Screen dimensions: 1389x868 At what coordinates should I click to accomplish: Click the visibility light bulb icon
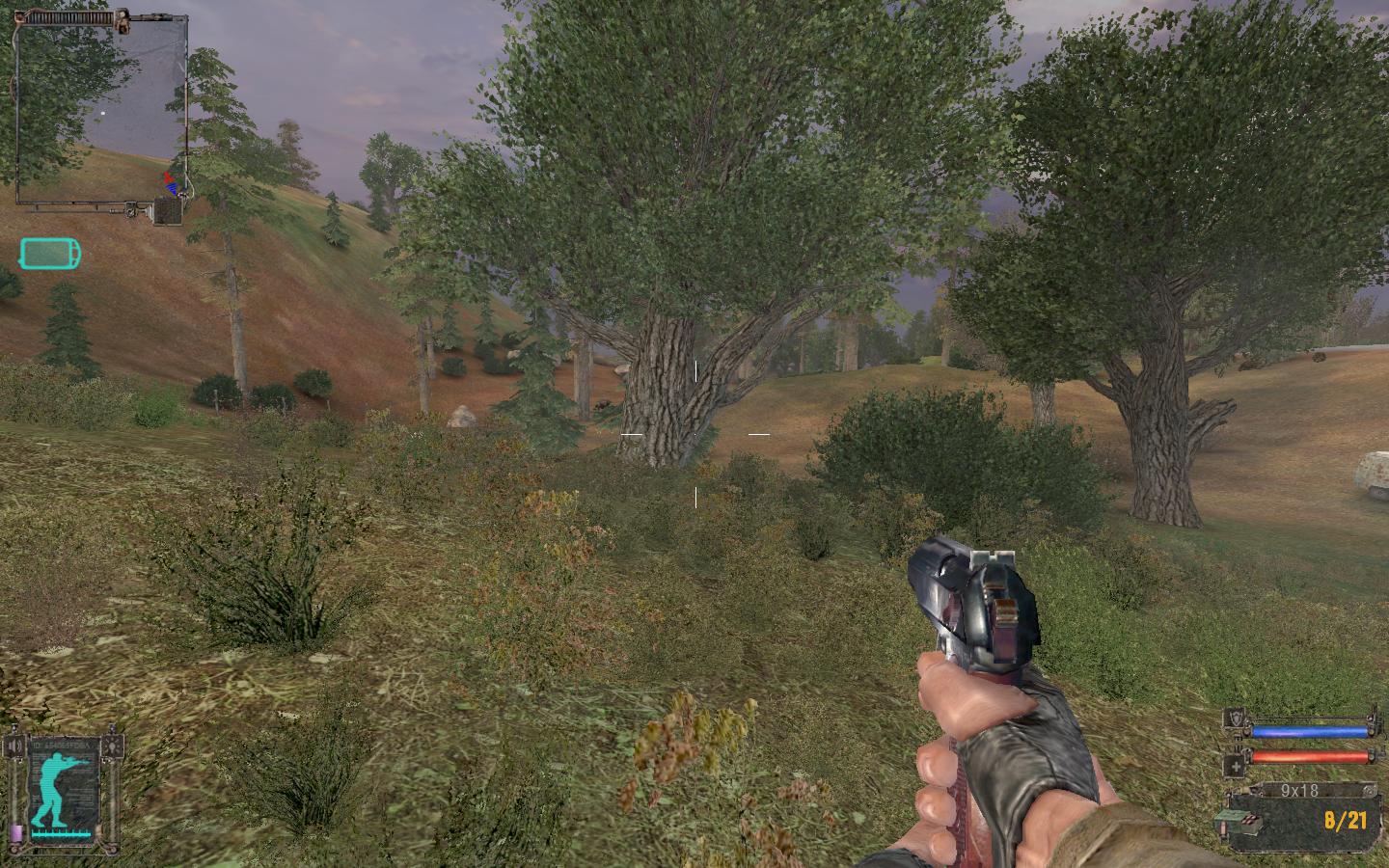[116, 746]
